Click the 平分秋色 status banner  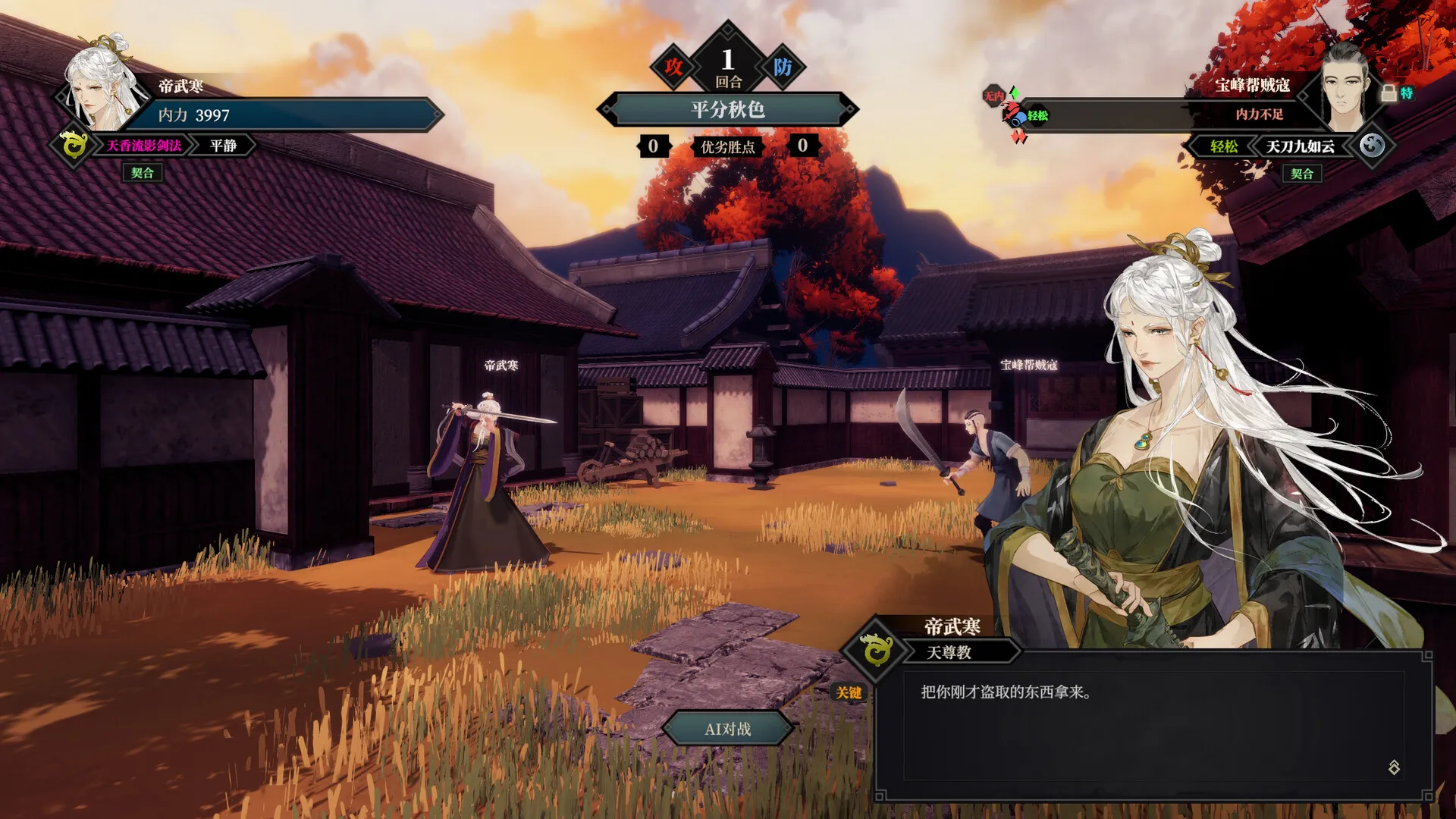pyautogui.click(x=727, y=110)
